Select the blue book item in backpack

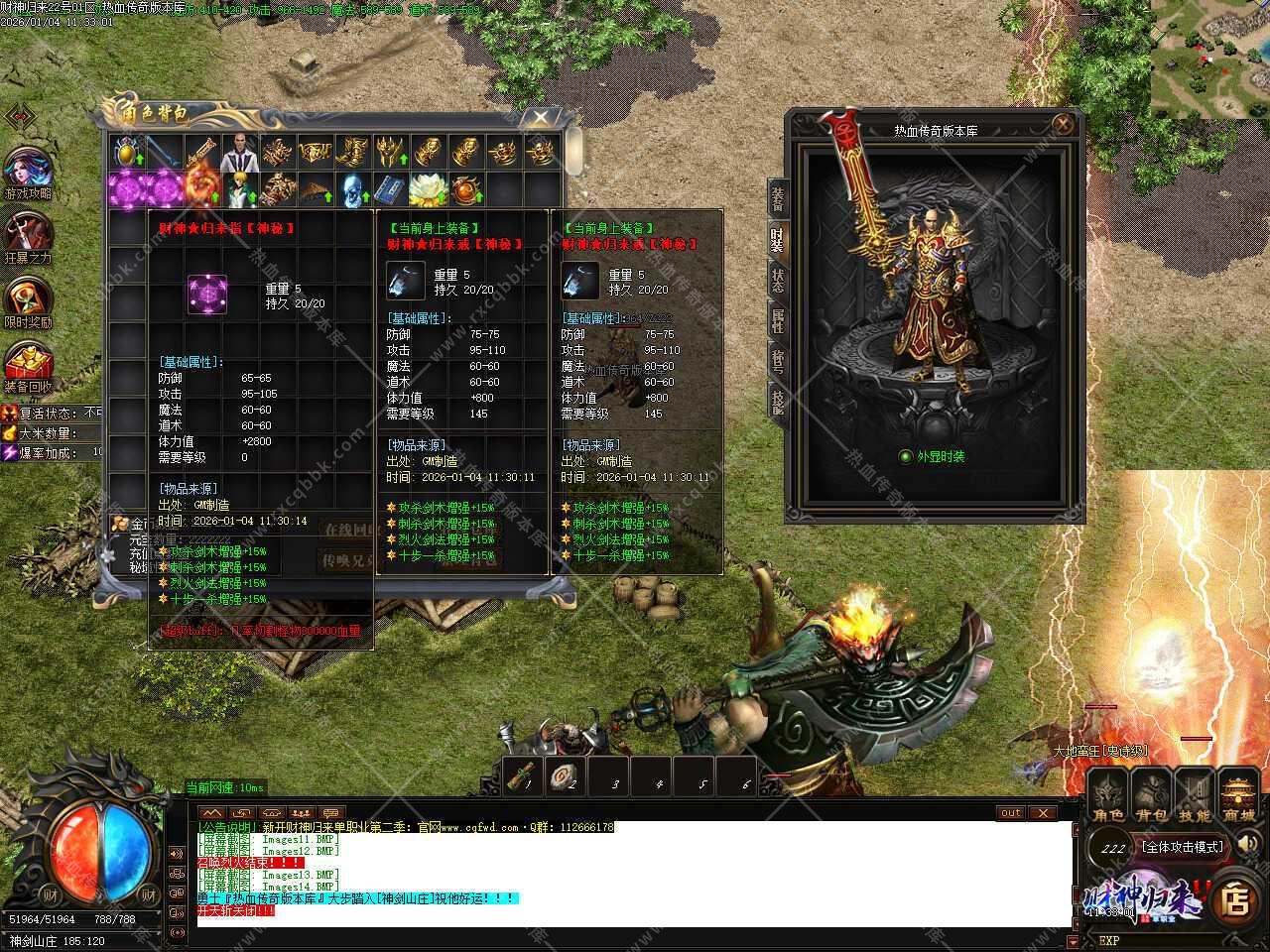(x=389, y=188)
